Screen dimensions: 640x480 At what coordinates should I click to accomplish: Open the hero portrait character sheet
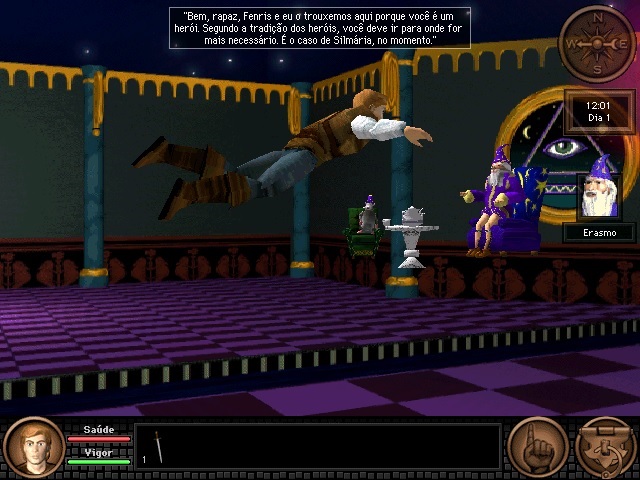34,447
